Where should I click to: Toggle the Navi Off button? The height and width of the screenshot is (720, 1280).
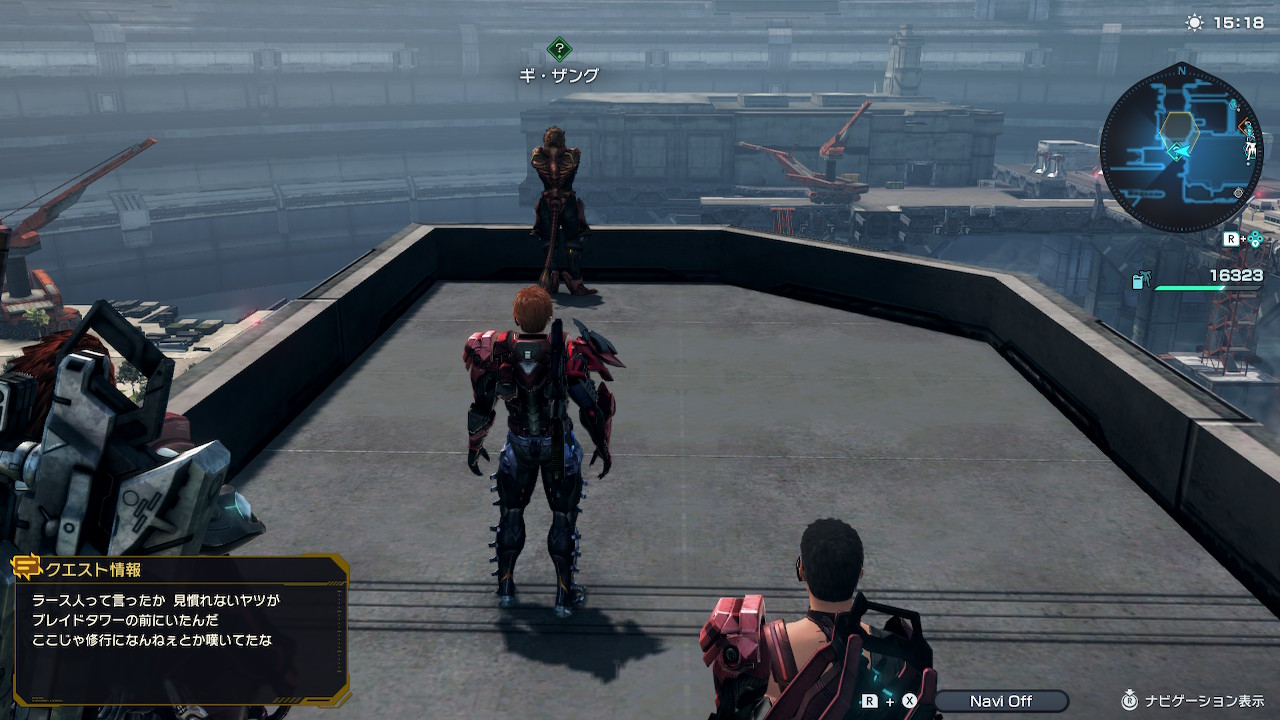click(x=1000, y=701)
